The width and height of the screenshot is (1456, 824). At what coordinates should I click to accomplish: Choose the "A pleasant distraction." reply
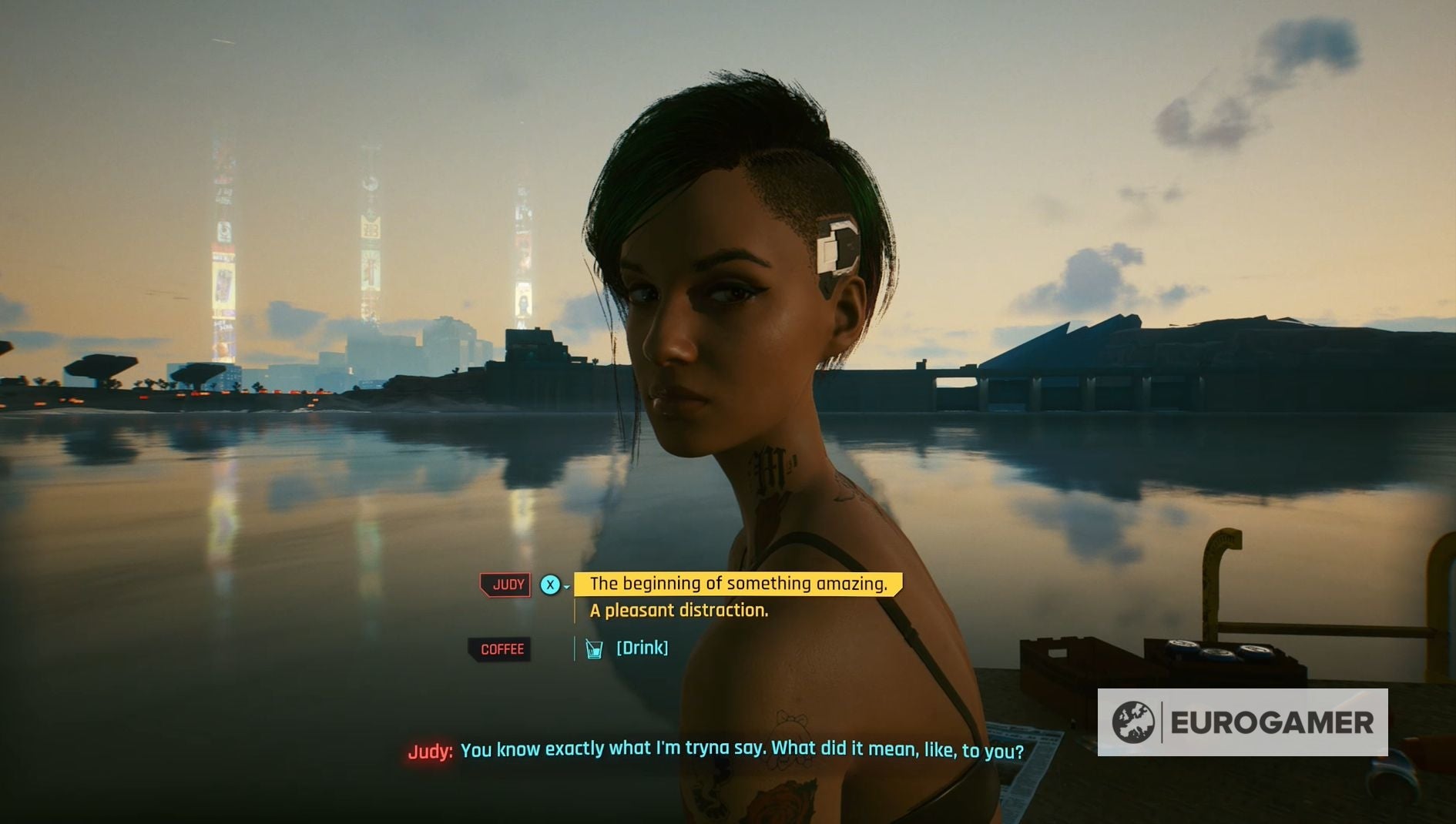(678, 611)
